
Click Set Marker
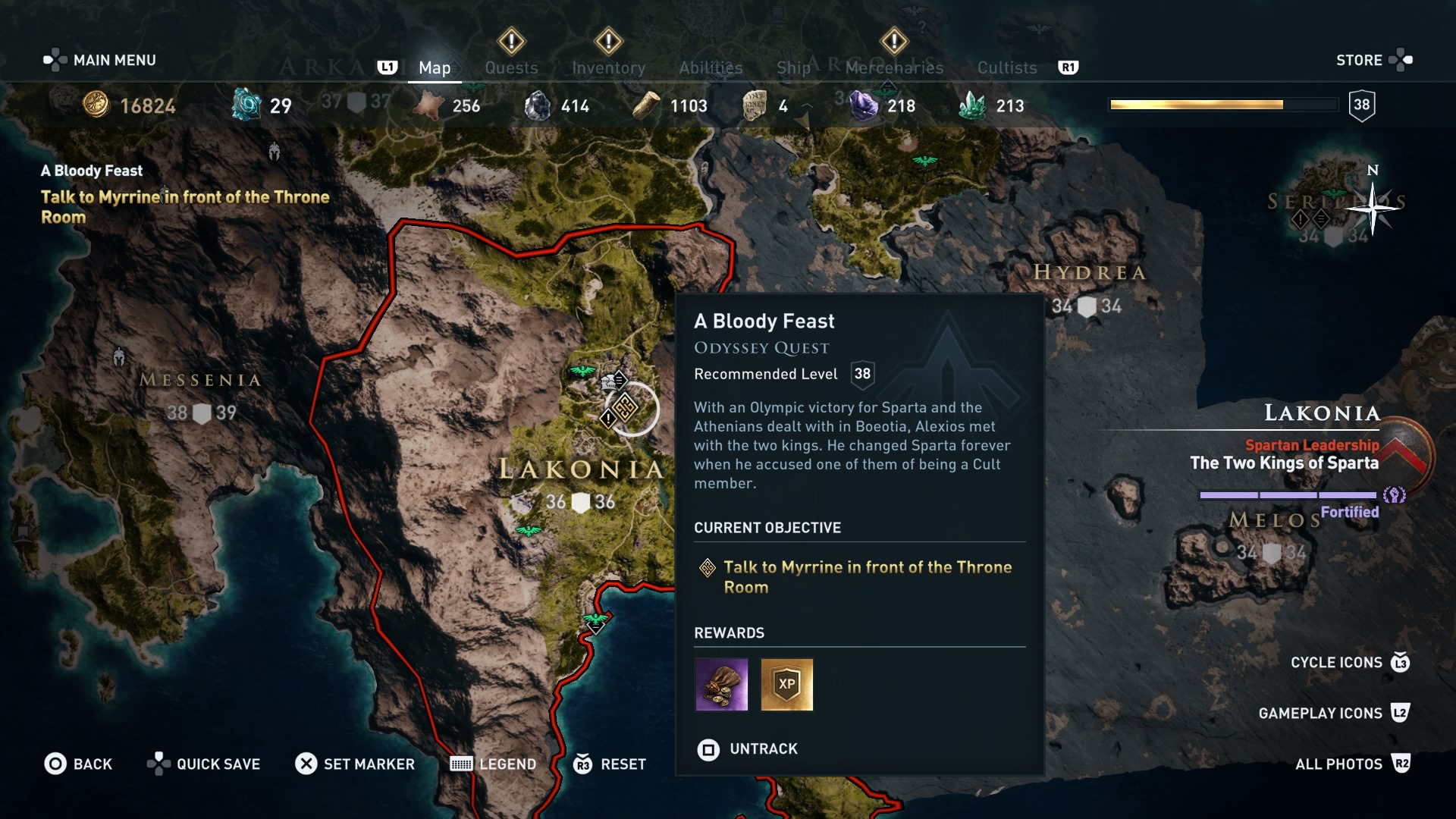click(355, 764)
